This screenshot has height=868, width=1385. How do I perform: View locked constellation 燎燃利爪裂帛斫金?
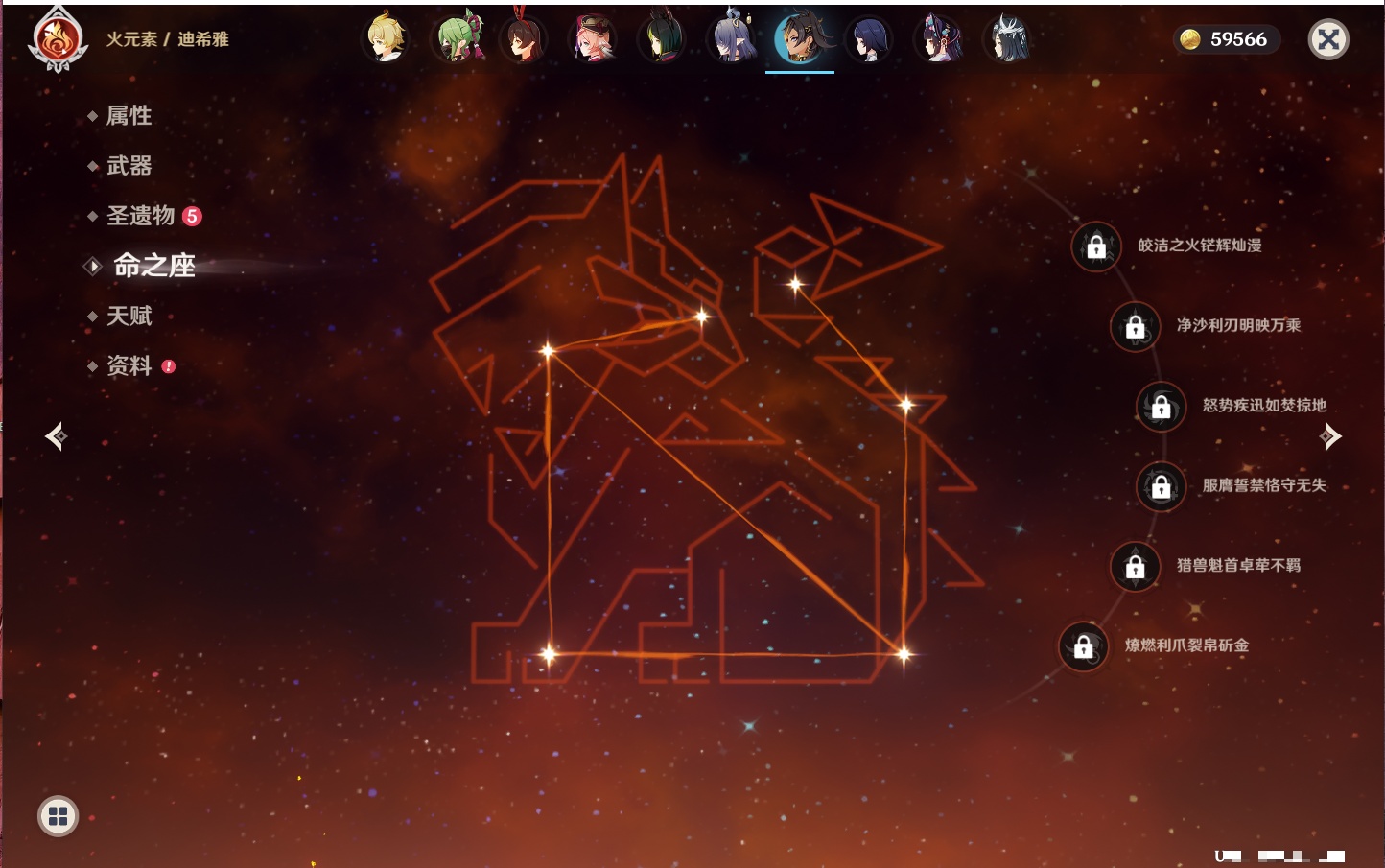1083,646
